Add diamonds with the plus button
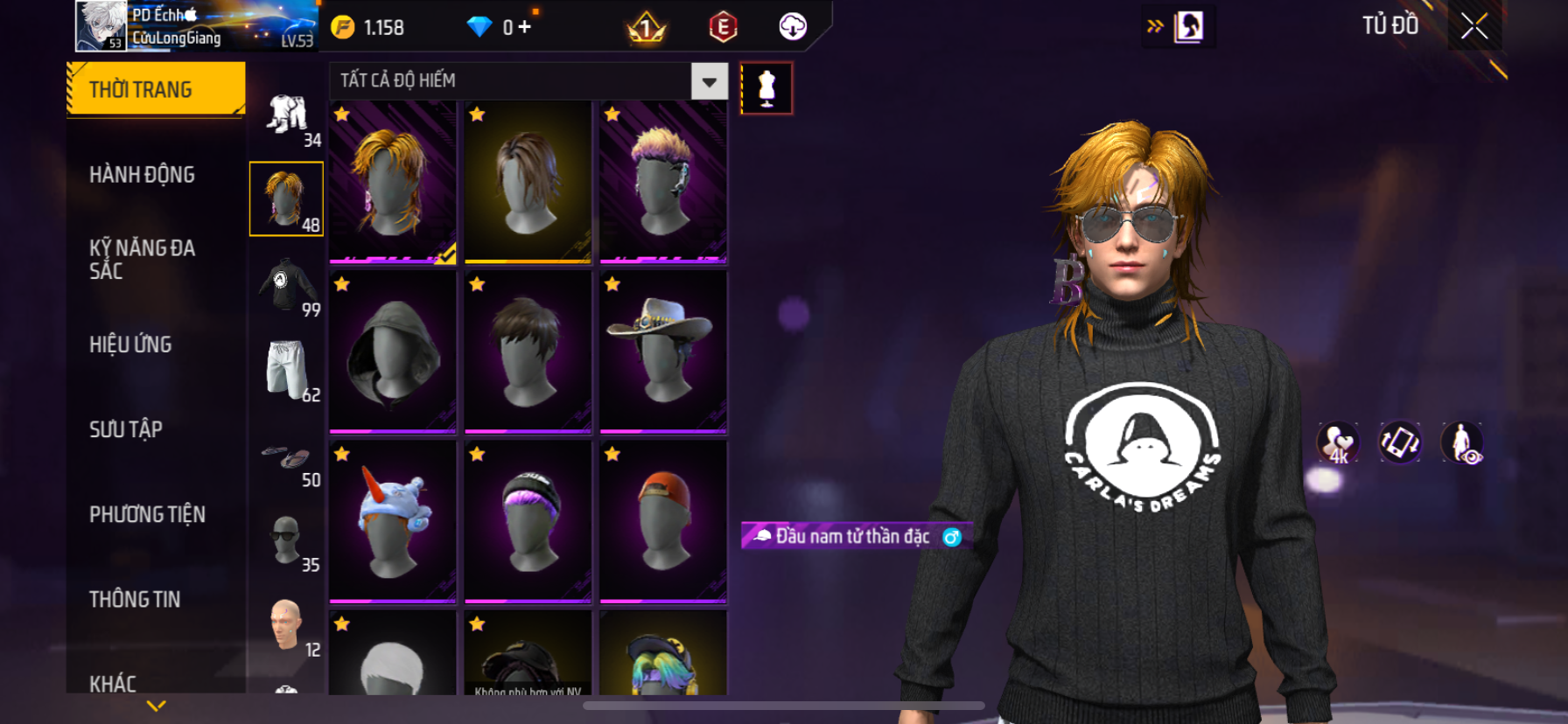This screenshot has height=724, width=1568. (x=525, y=27)
